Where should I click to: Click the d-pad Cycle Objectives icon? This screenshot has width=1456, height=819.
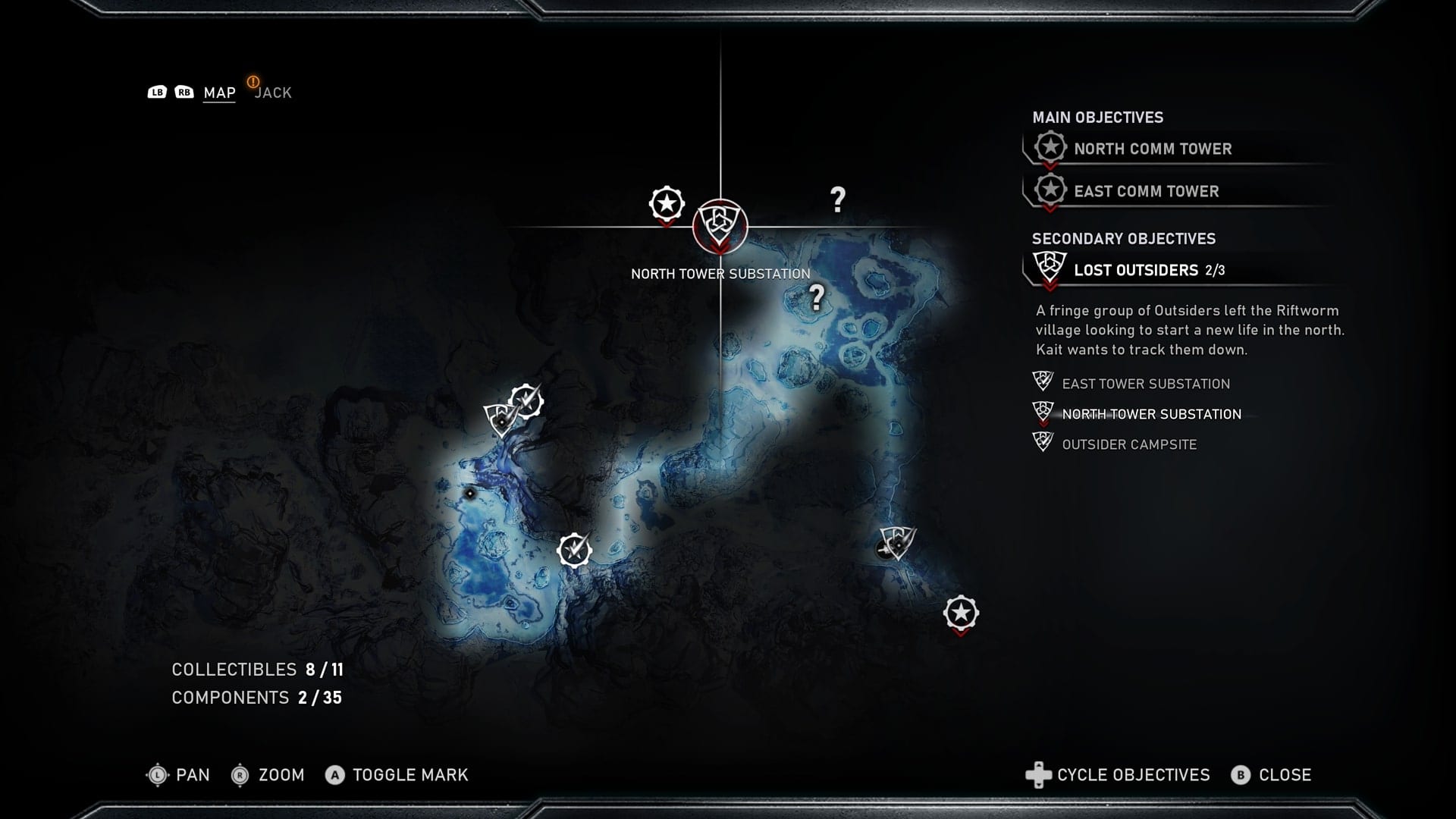(x=1037, y=775)
